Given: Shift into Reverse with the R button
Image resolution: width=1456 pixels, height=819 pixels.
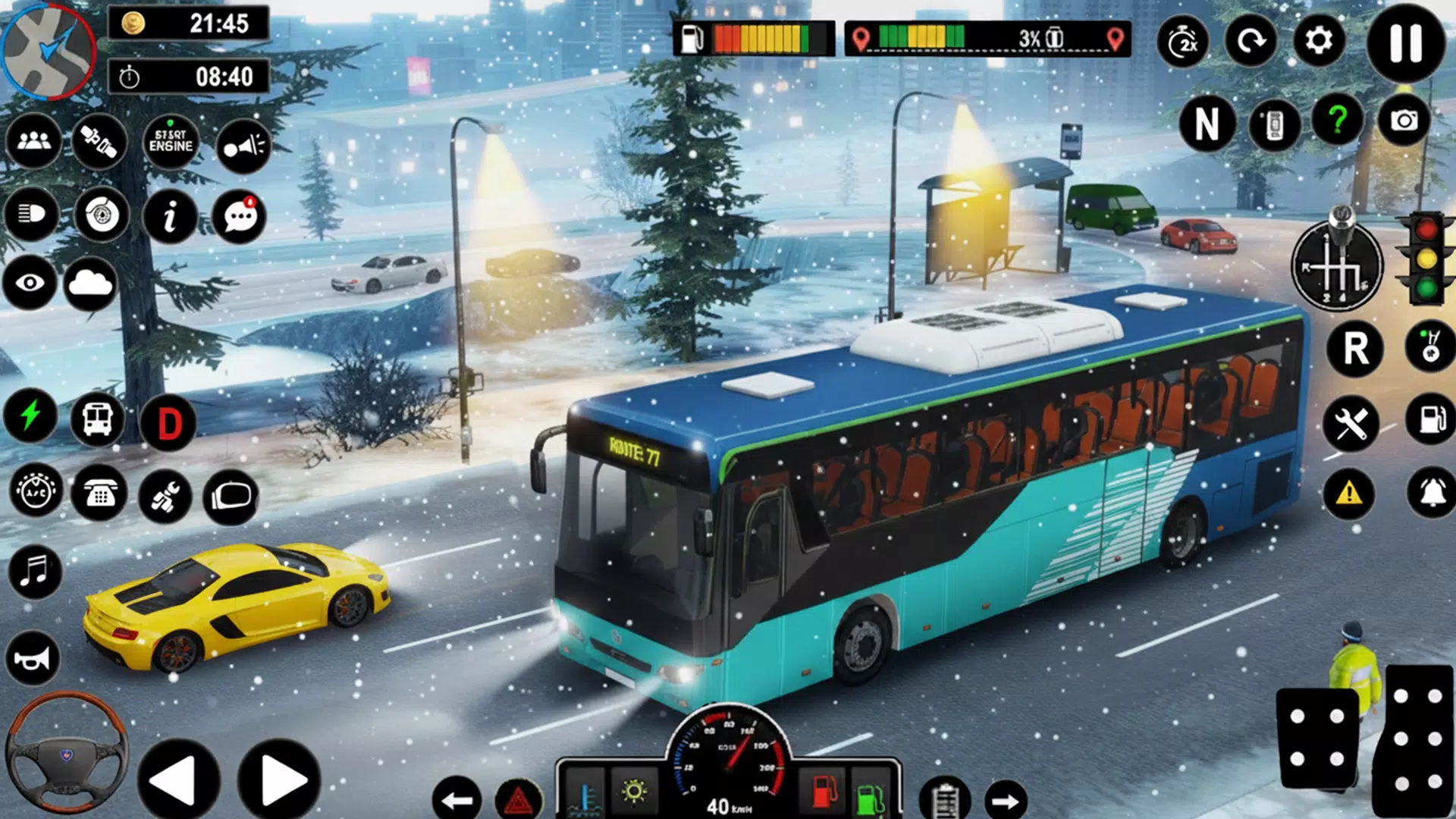Looking at the screenshot, I should coord(1355,349).
